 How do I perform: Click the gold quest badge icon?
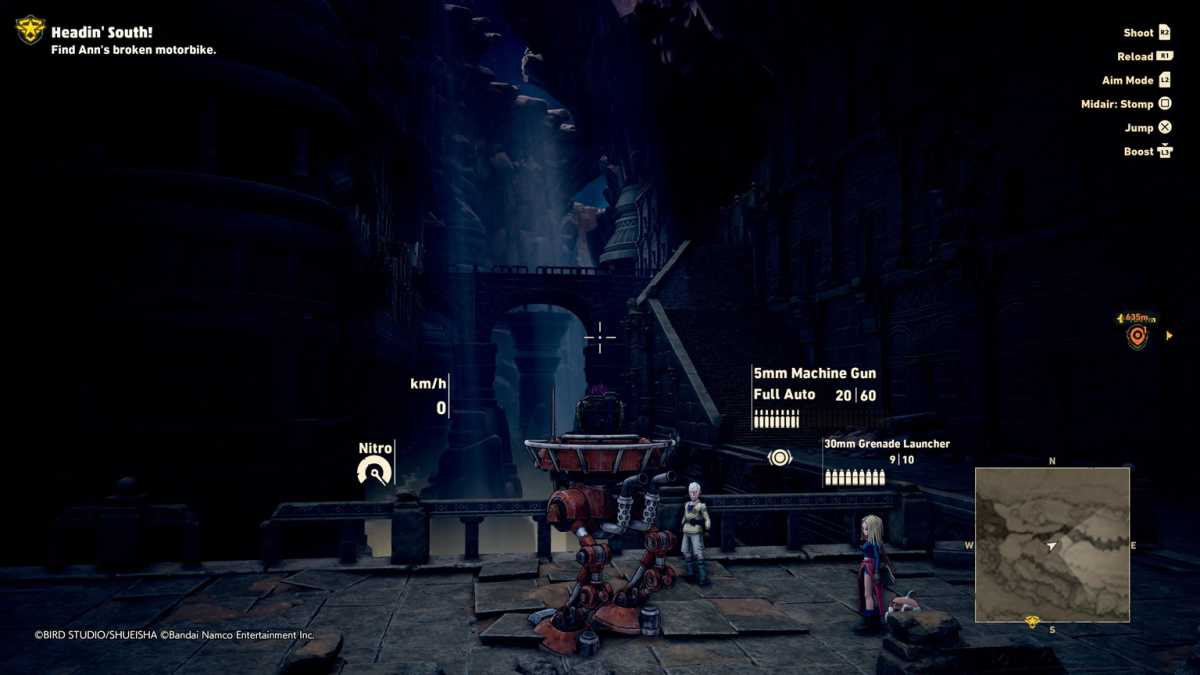pos(30,30)
